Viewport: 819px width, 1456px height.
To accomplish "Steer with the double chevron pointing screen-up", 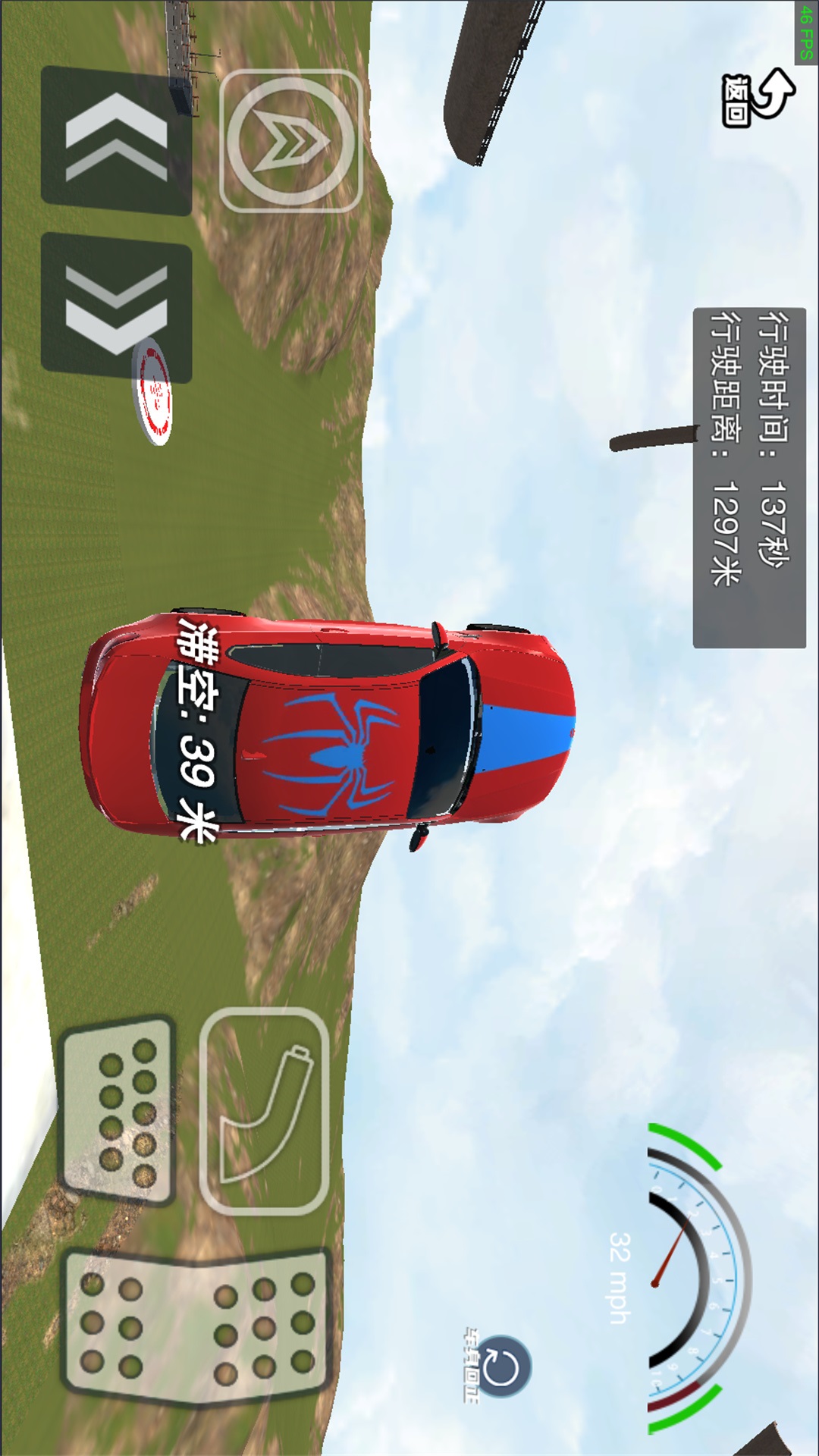I will tap(116, 140).
